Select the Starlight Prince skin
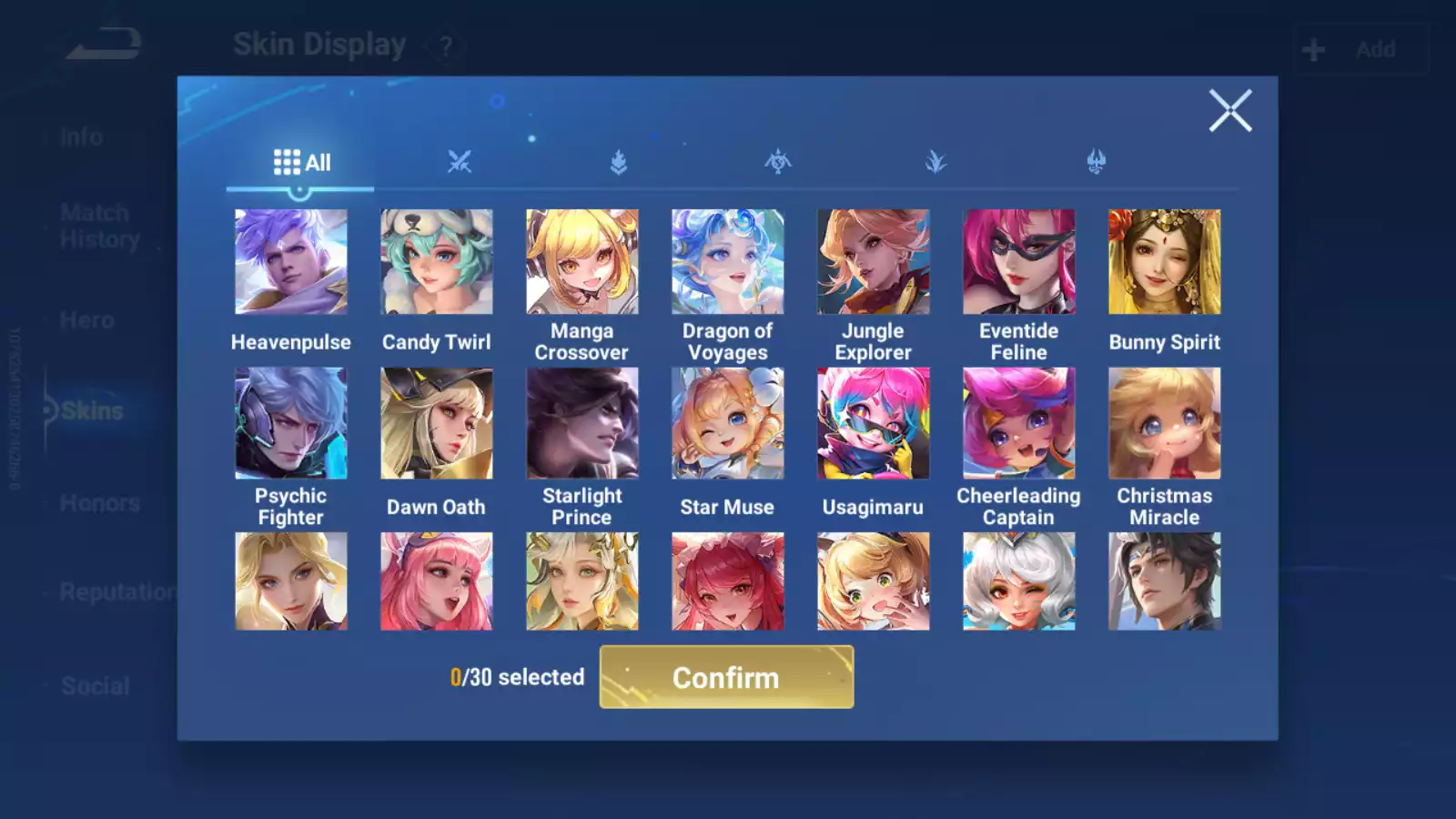1456x819 pixels. [582, 423]
